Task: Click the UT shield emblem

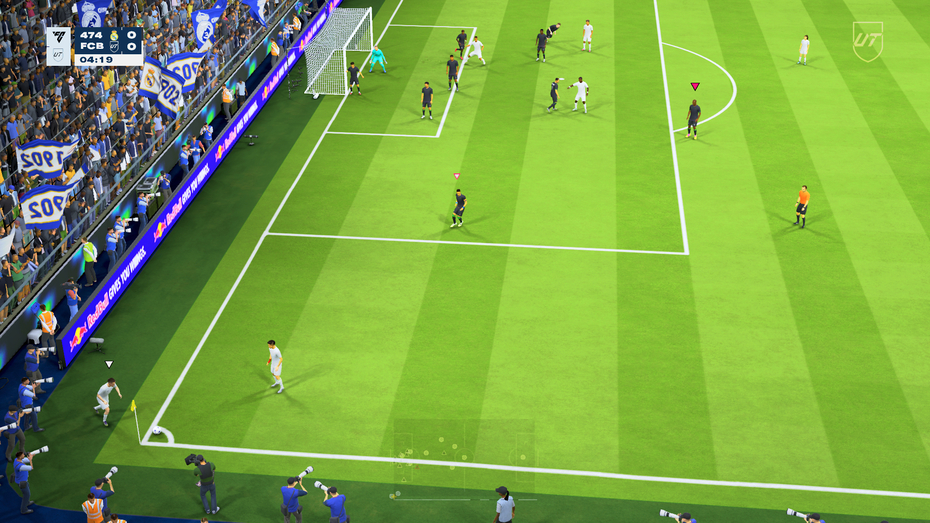Action: [x=867, y=41]
